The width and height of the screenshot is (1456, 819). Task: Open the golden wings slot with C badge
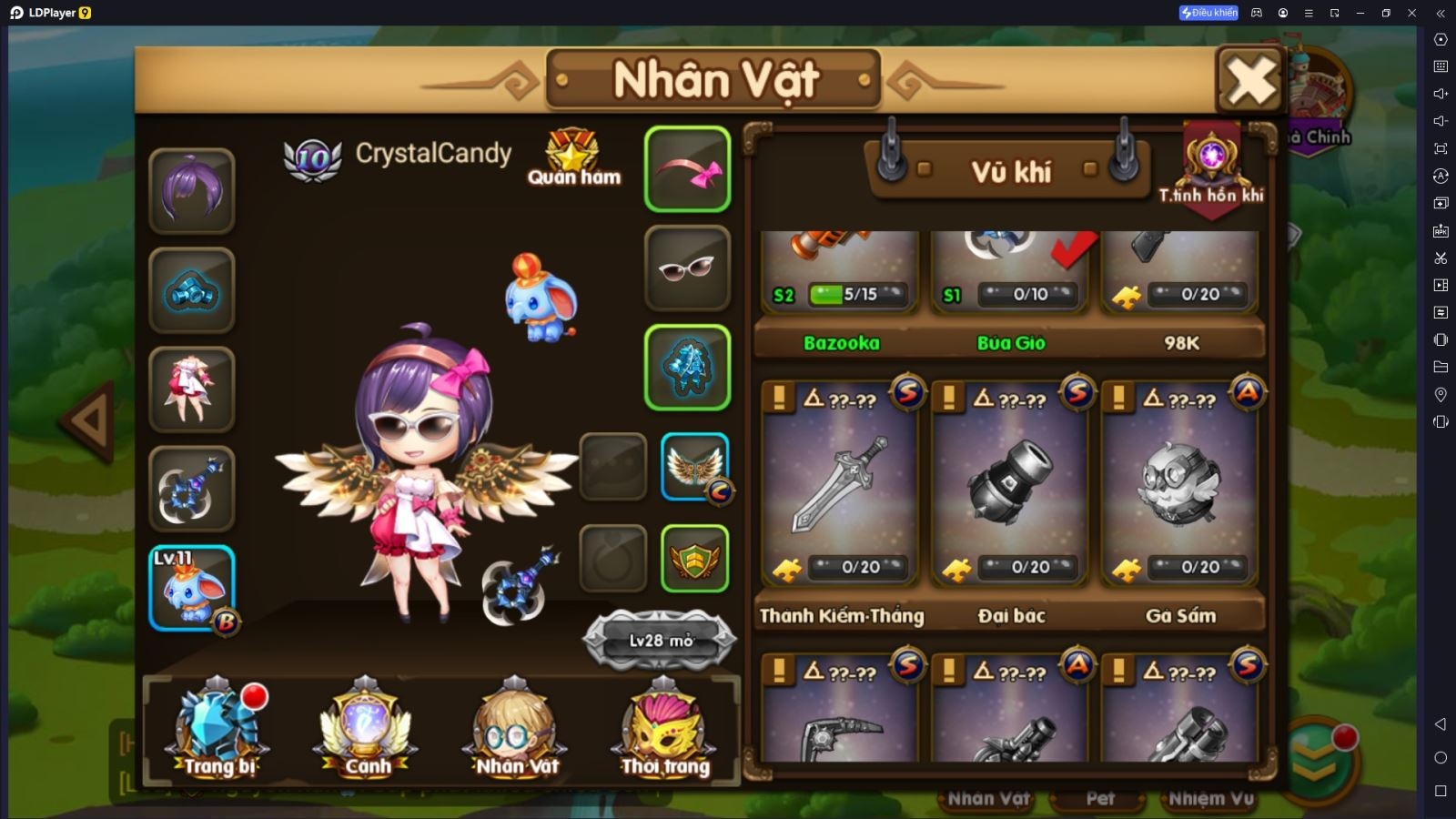(x=694, y=467)
